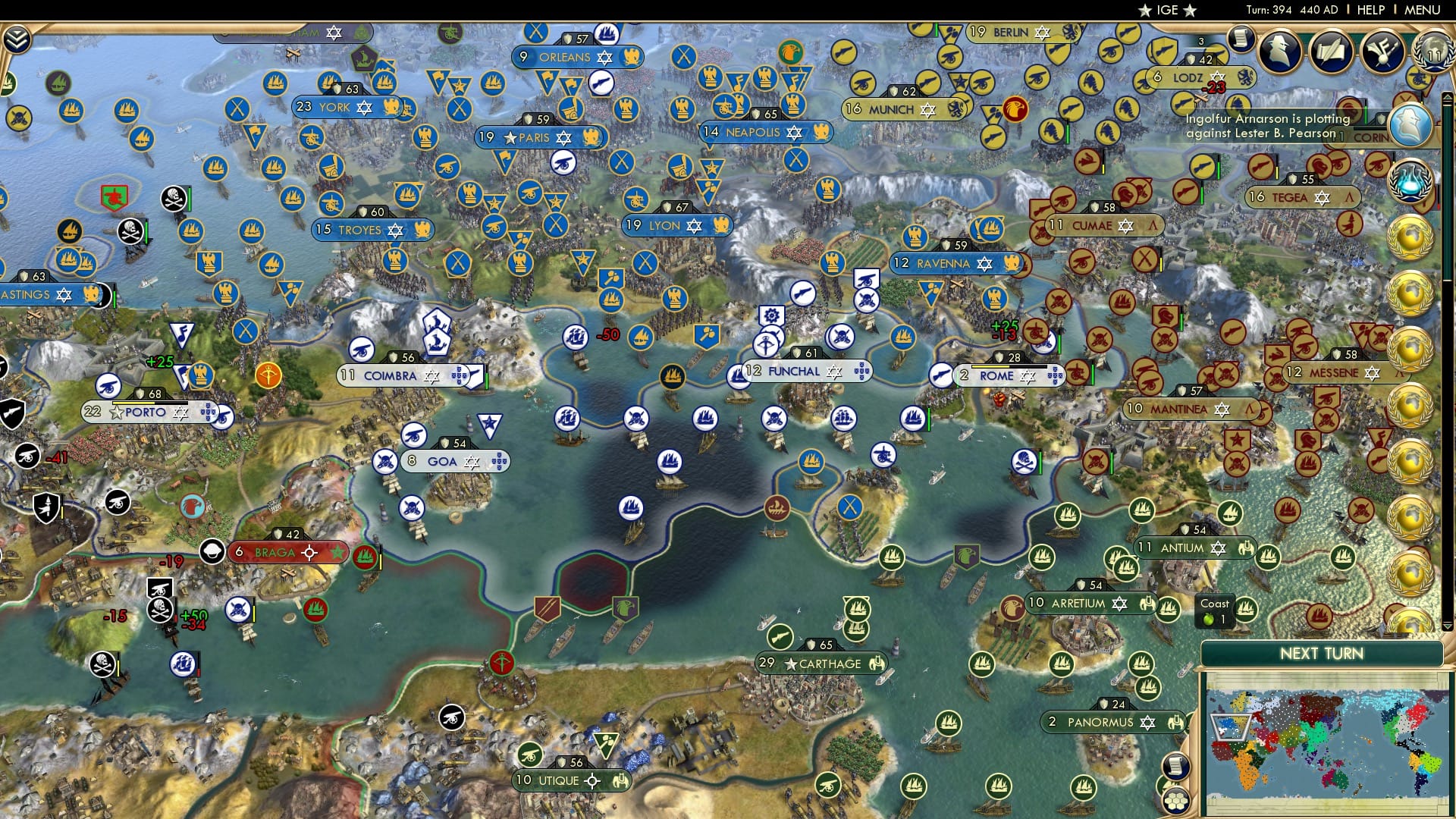Screen dimensions: 1456x819
Task: Toggle strategic view with the hex icon beside the minimap
Action: tap(1175, 802)
